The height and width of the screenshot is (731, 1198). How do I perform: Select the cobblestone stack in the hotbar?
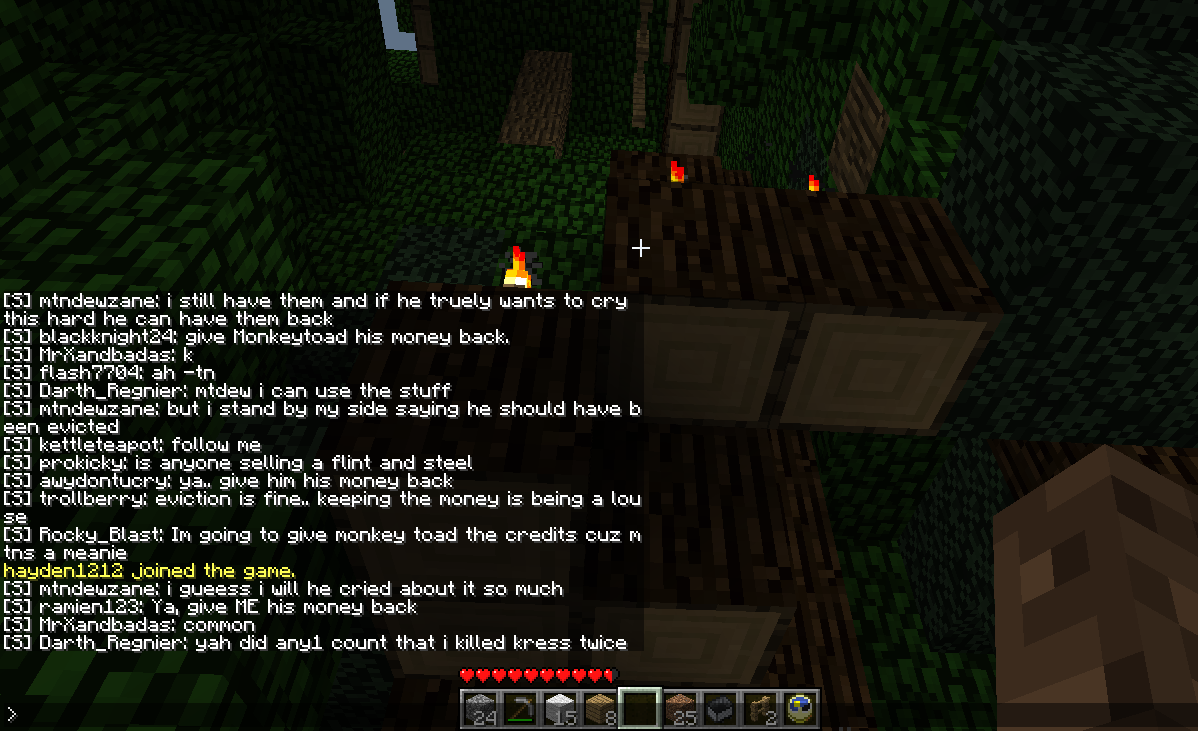click(480, 709)
